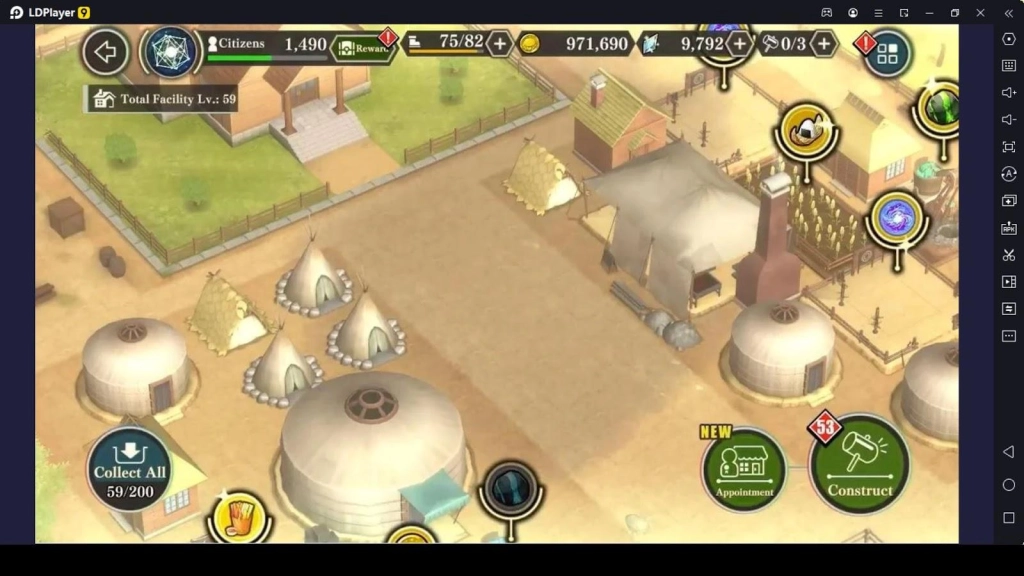Image resolution: width=1024 pixels, height=576 pixels.
Task: Open the Construct menu
Action: click(x=859, y=465)
